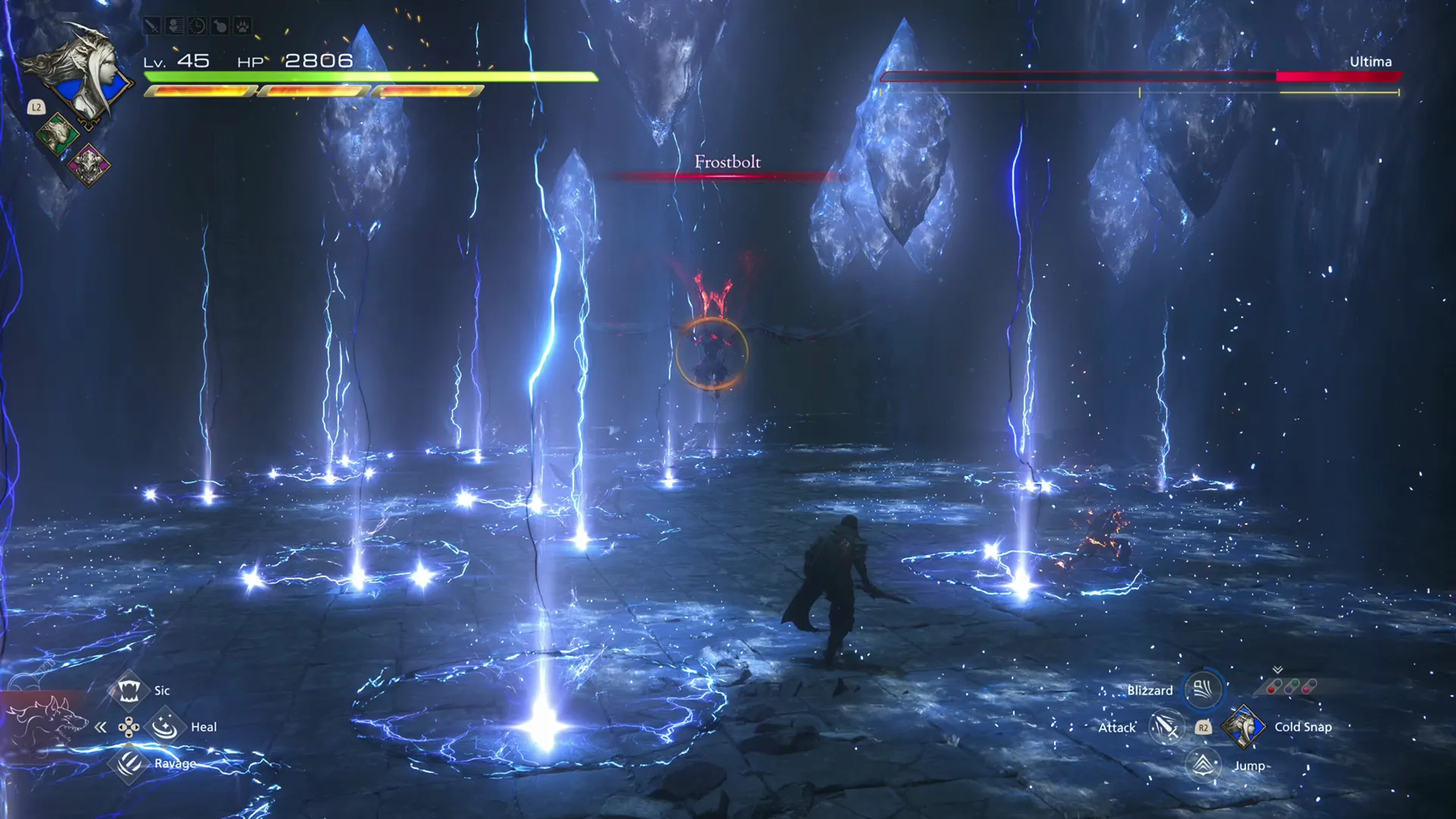1456x819 pixels.
Task: Click the clock icon in the top toolbar
Action: click(197, 26)
